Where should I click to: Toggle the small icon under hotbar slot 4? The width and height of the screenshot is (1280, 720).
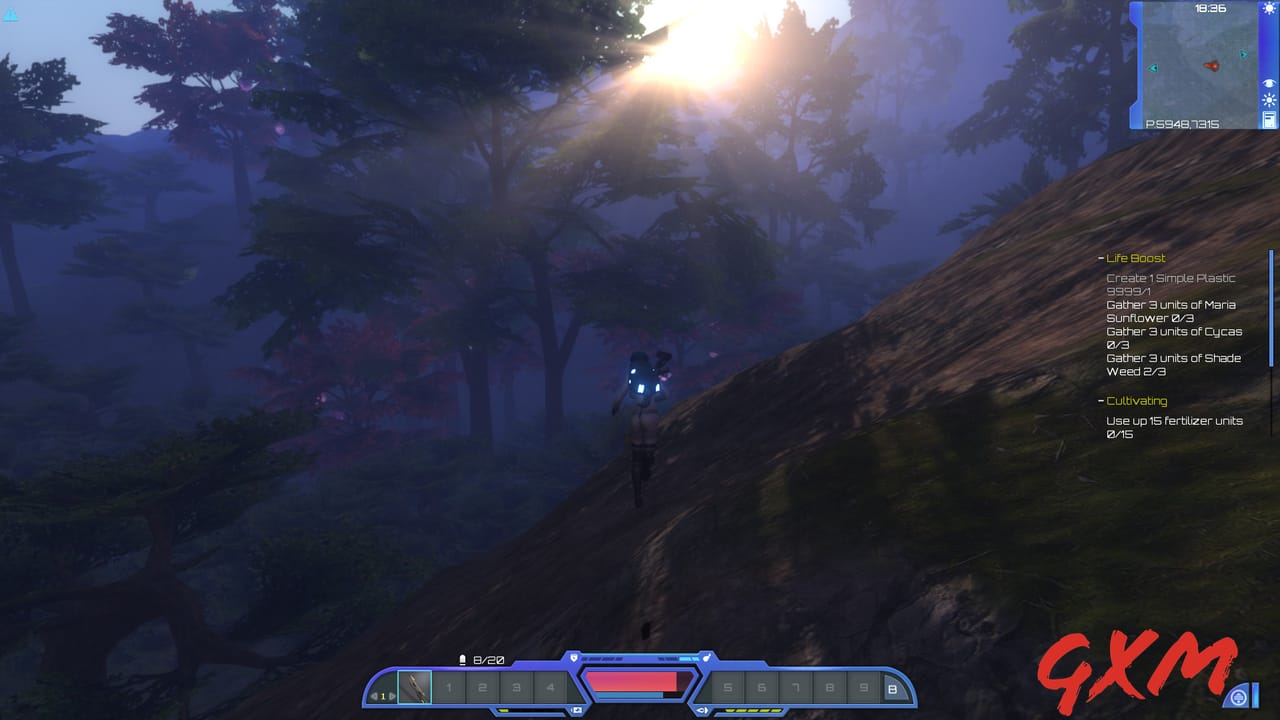(x=578, y=708)
